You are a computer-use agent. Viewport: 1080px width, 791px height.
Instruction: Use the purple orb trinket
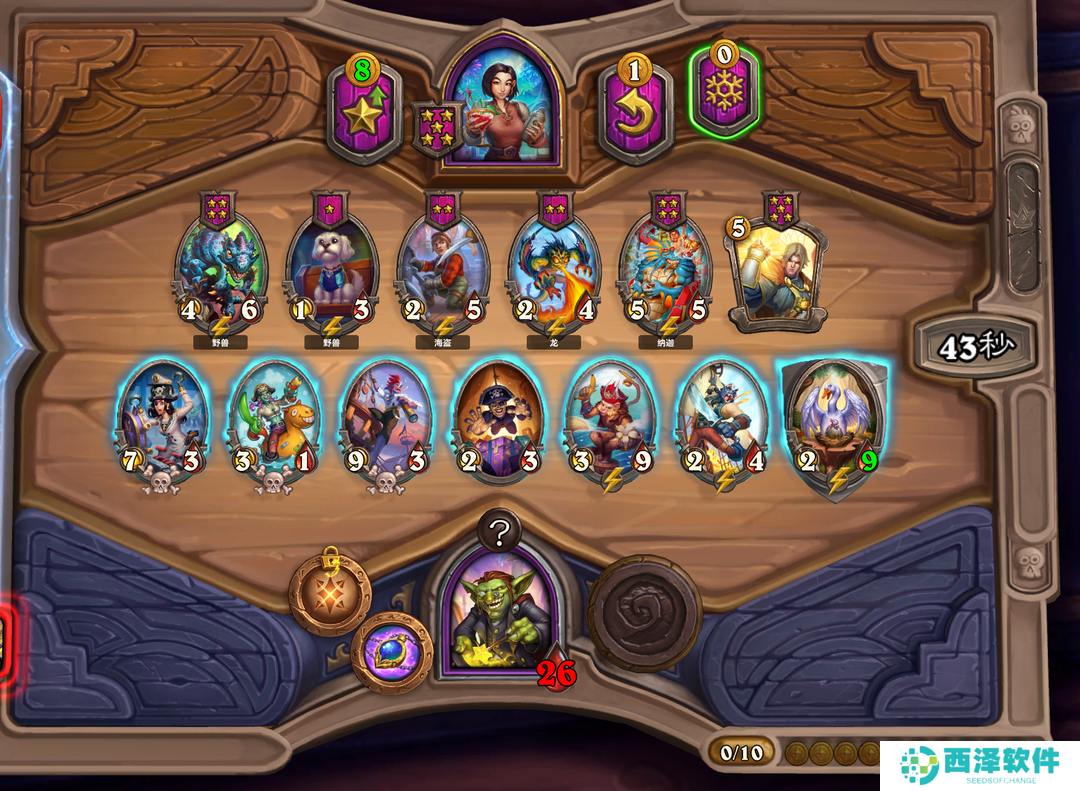pos(392,652)
